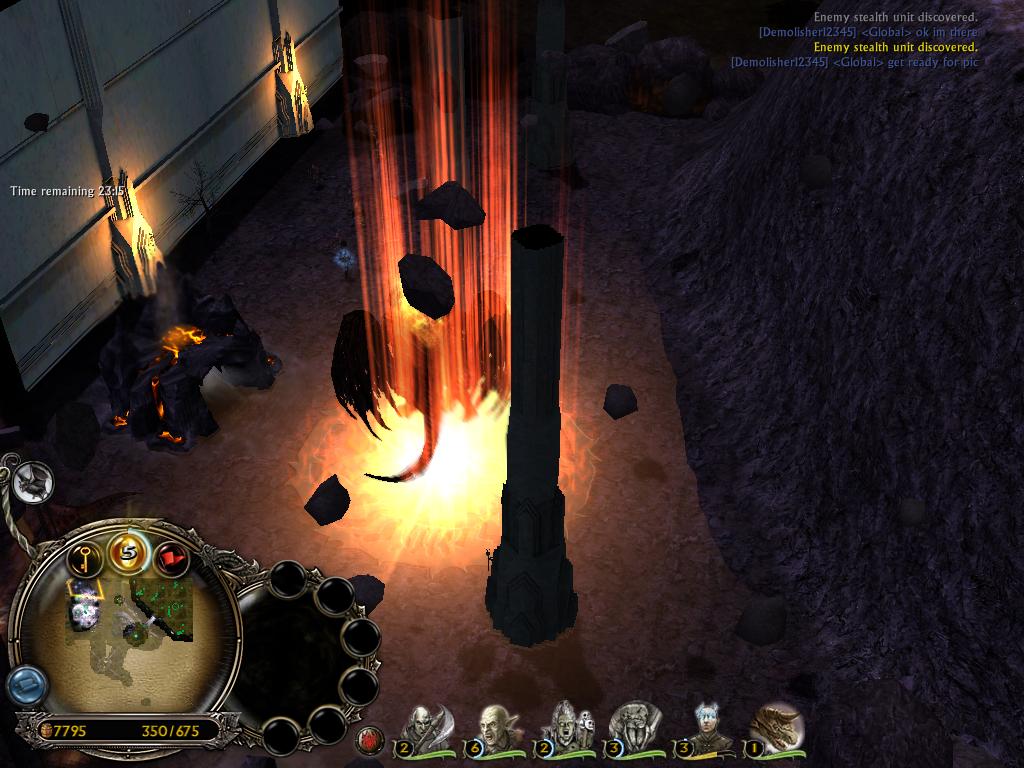Viewport: 1024px width, 768px height.
Task: Select the level 6 goblin hero portrait
Action: pyautogui.click(x=494, y=727)
